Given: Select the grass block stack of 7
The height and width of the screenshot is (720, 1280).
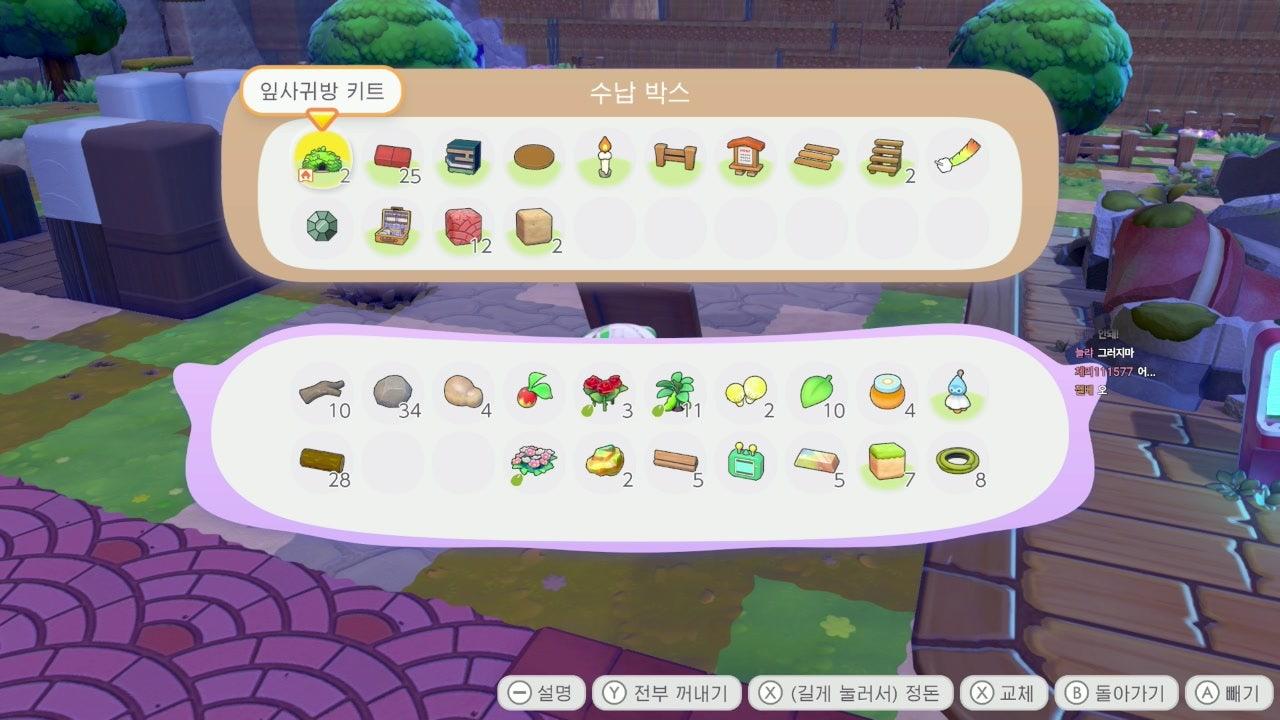Looking at the screenshot, I should coord(886,461).
